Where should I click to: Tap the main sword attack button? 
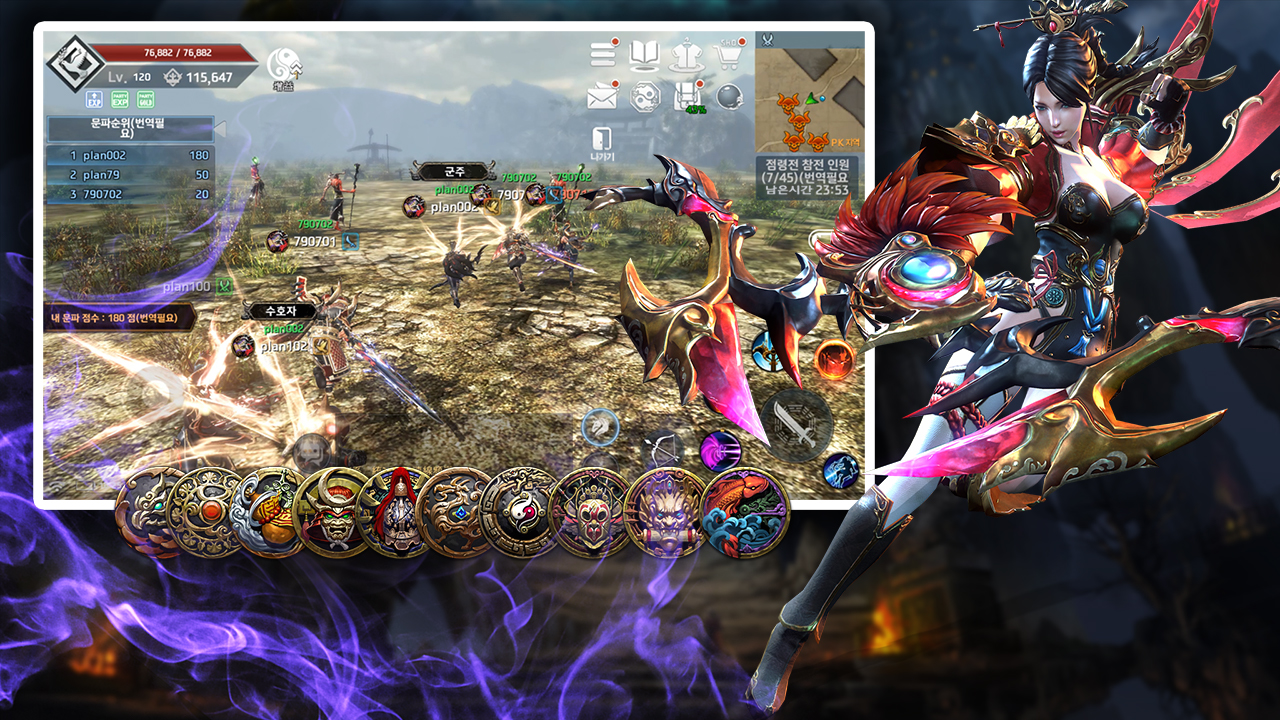pos(796,423)
